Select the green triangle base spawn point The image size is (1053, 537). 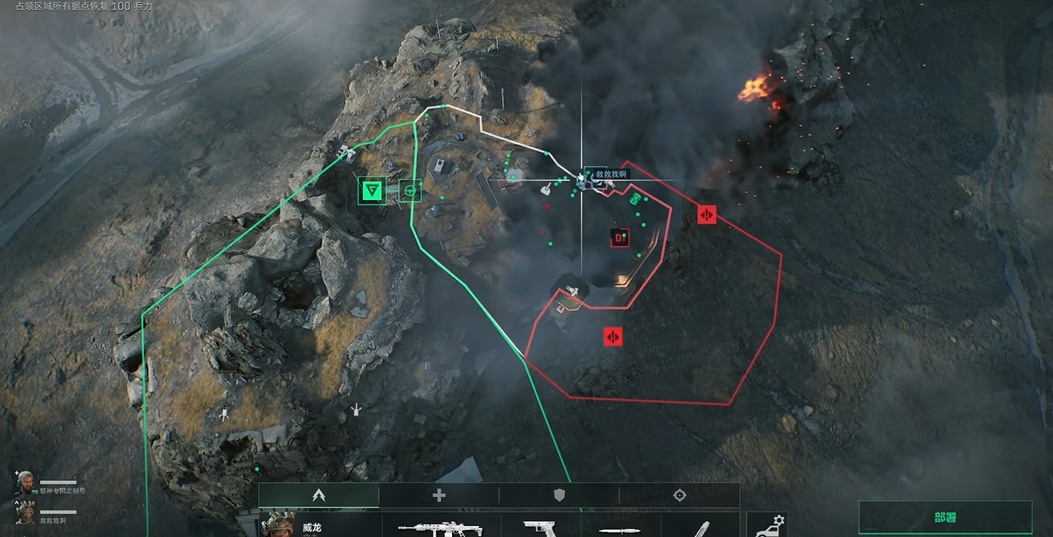pos(373,190)
